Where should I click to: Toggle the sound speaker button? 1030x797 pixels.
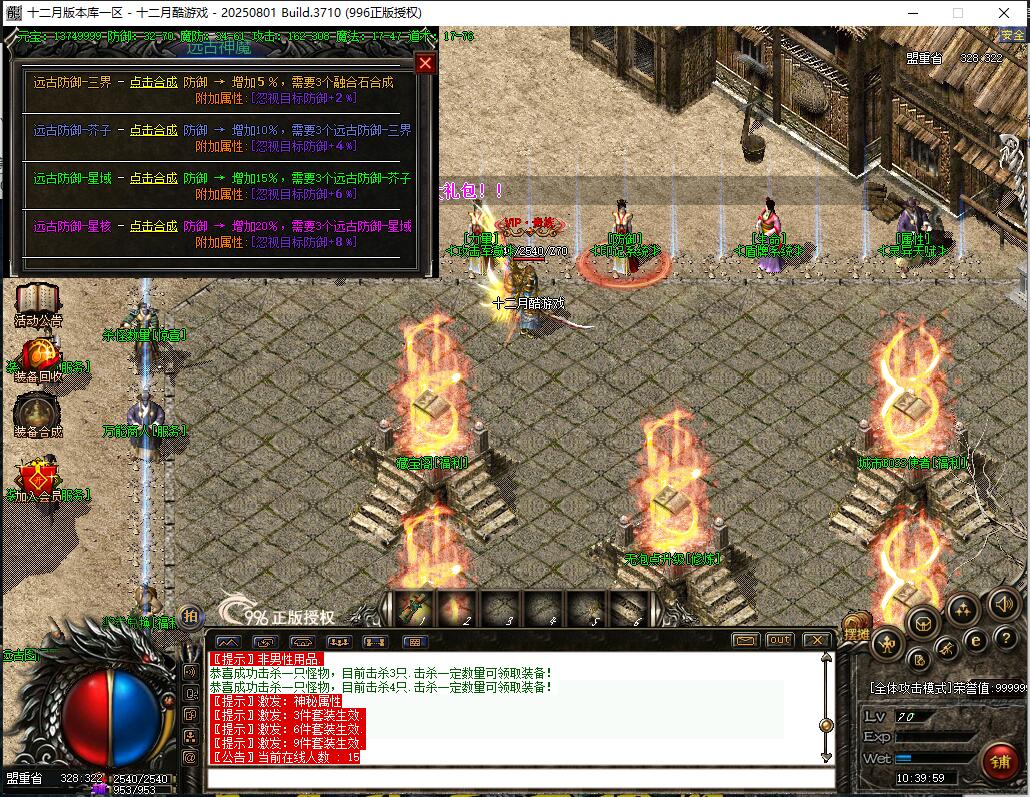coord(1003,604)
